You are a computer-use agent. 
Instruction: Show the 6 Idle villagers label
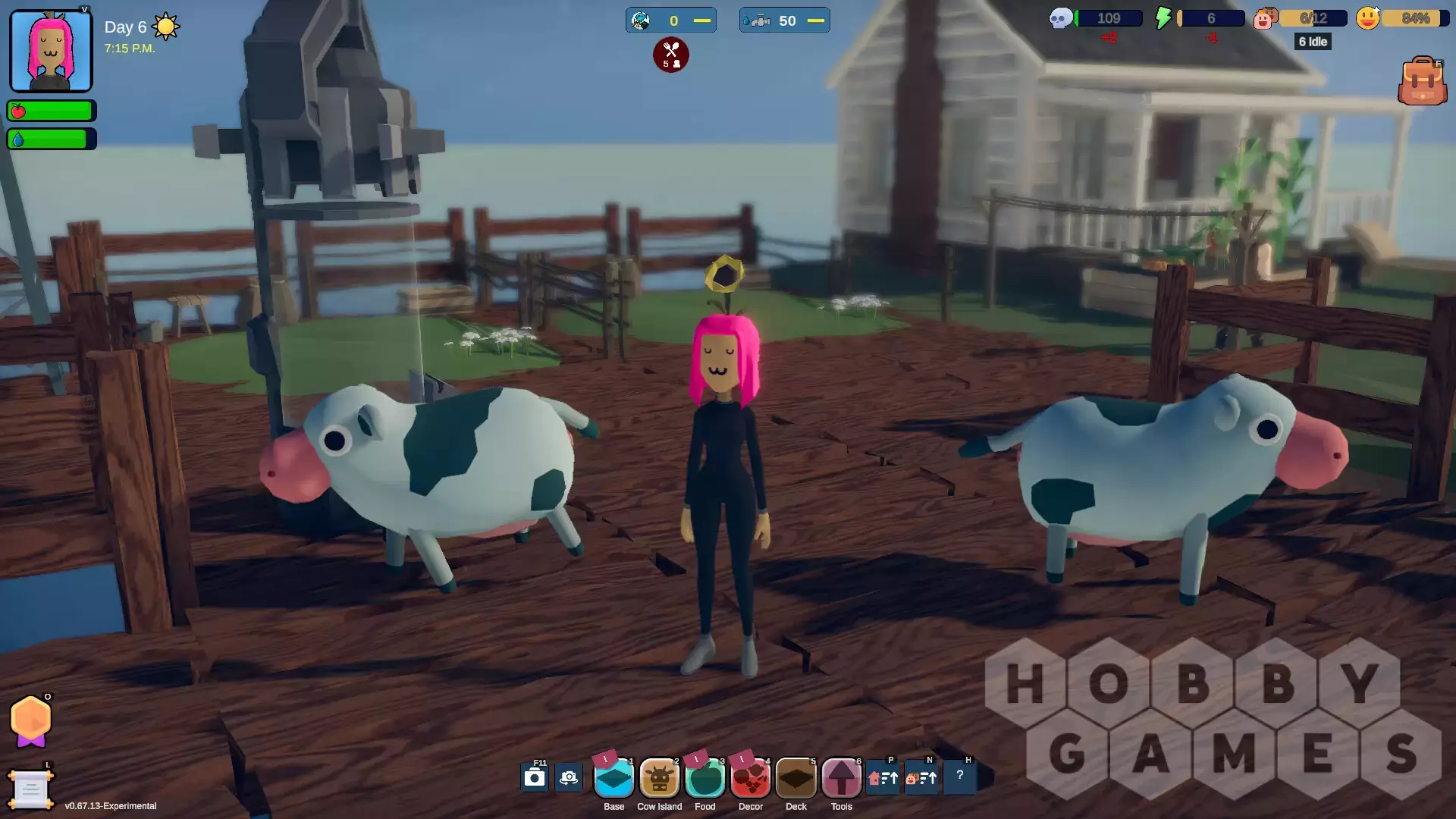tap(1313, 42)
